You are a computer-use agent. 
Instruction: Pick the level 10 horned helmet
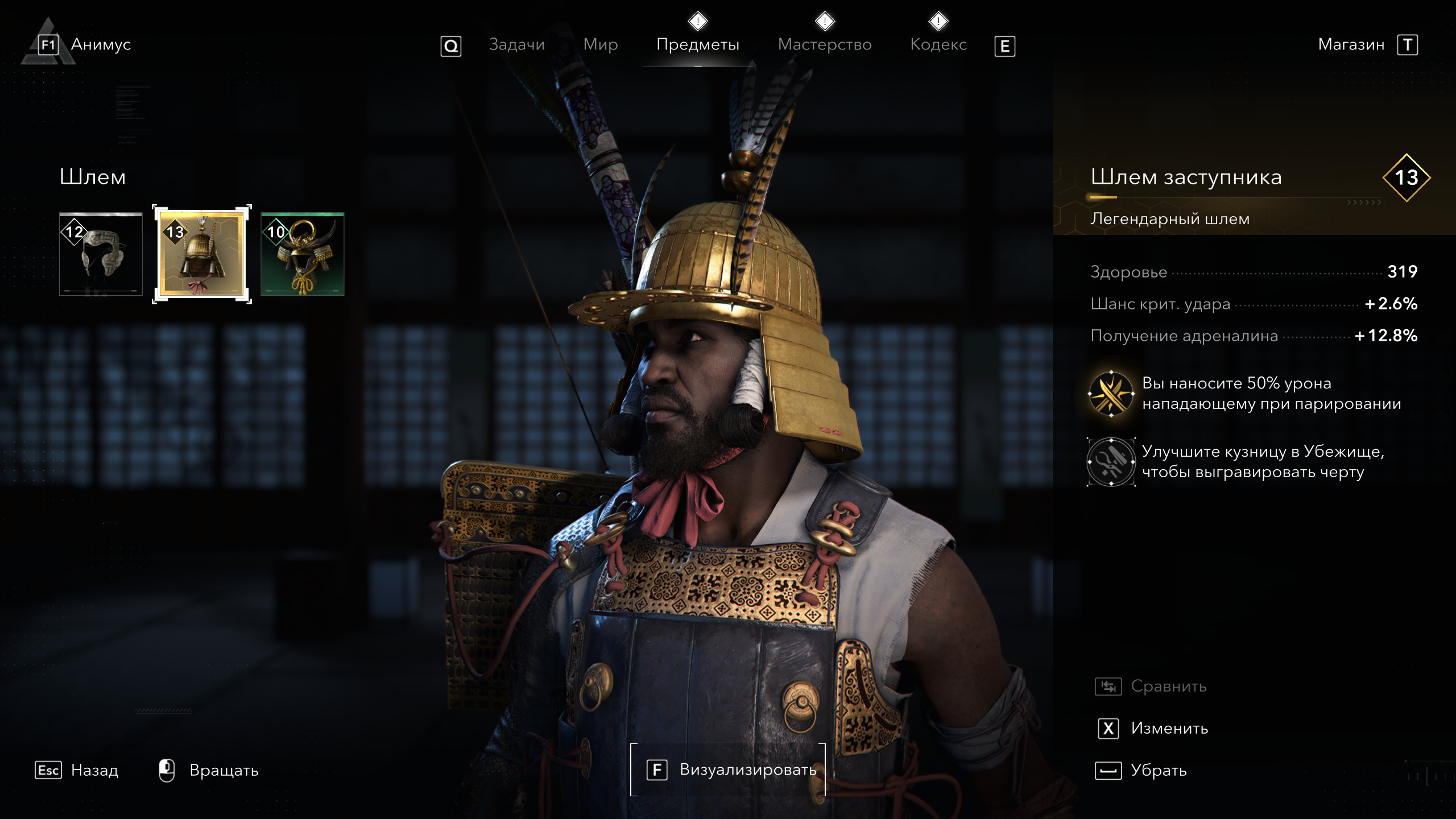(x=303, y=254)
